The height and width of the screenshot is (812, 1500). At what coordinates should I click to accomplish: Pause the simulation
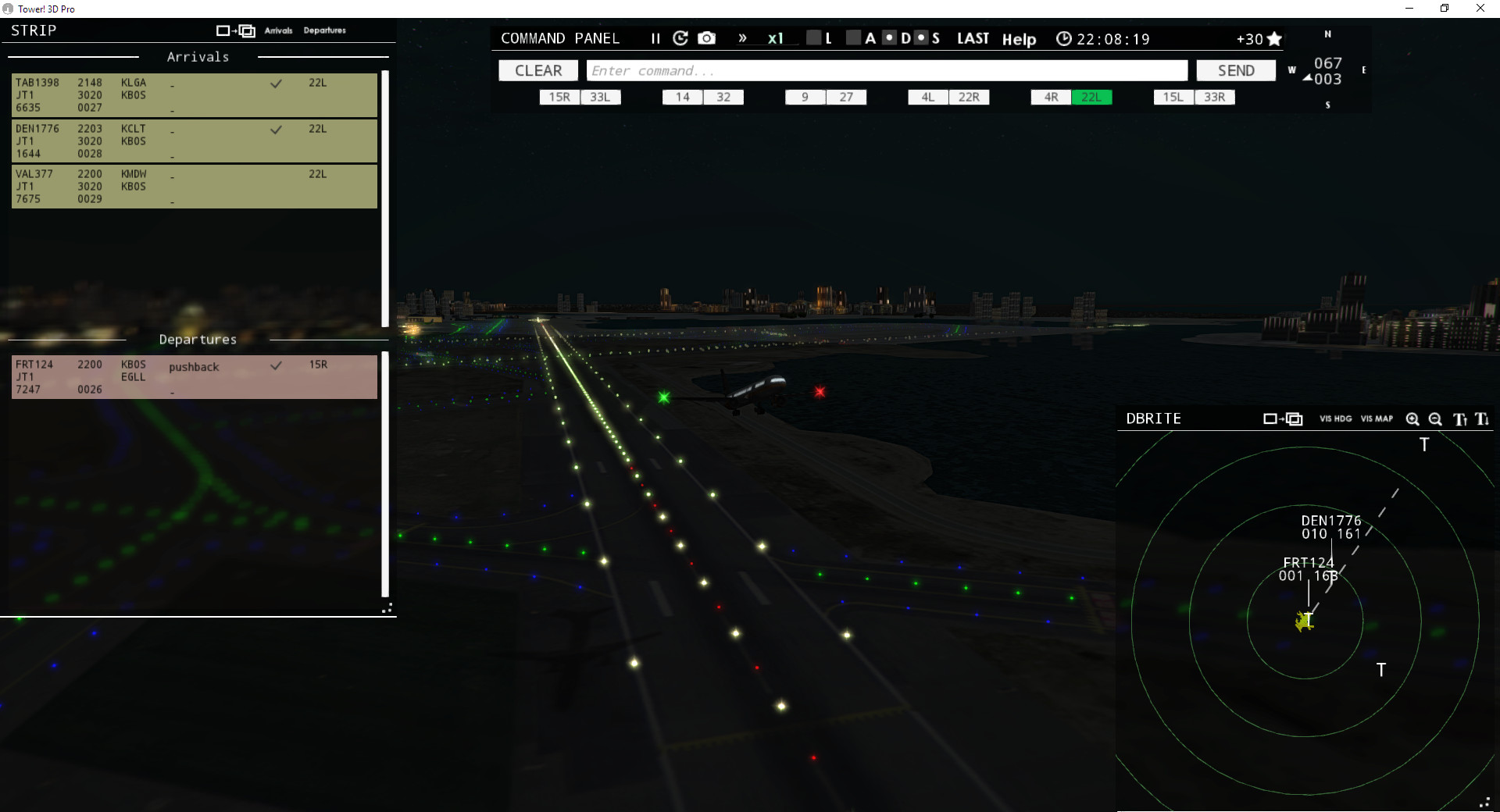coord(655,37)
